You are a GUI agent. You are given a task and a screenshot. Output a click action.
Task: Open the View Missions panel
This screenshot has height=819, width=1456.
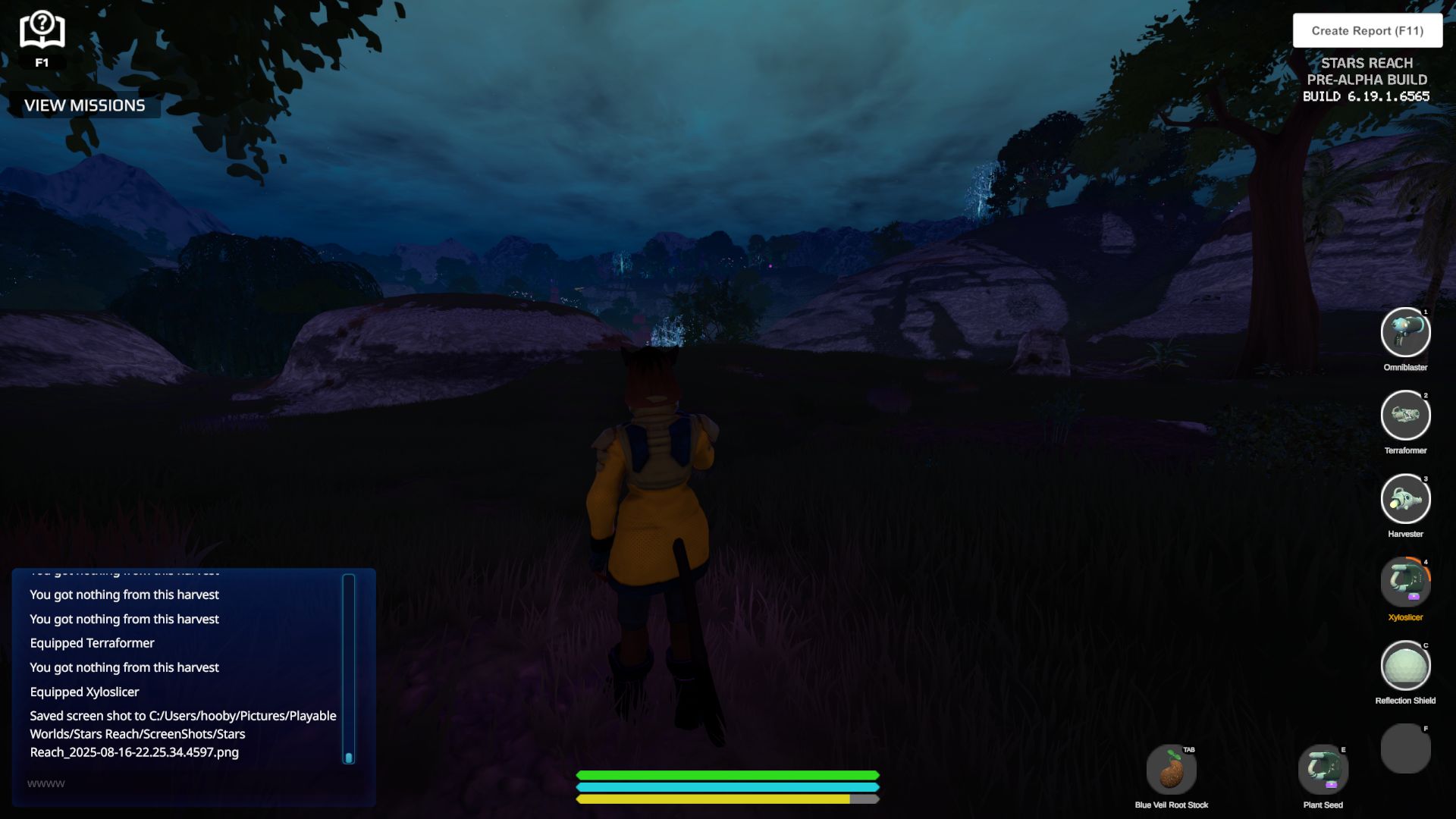coord(84,105)
